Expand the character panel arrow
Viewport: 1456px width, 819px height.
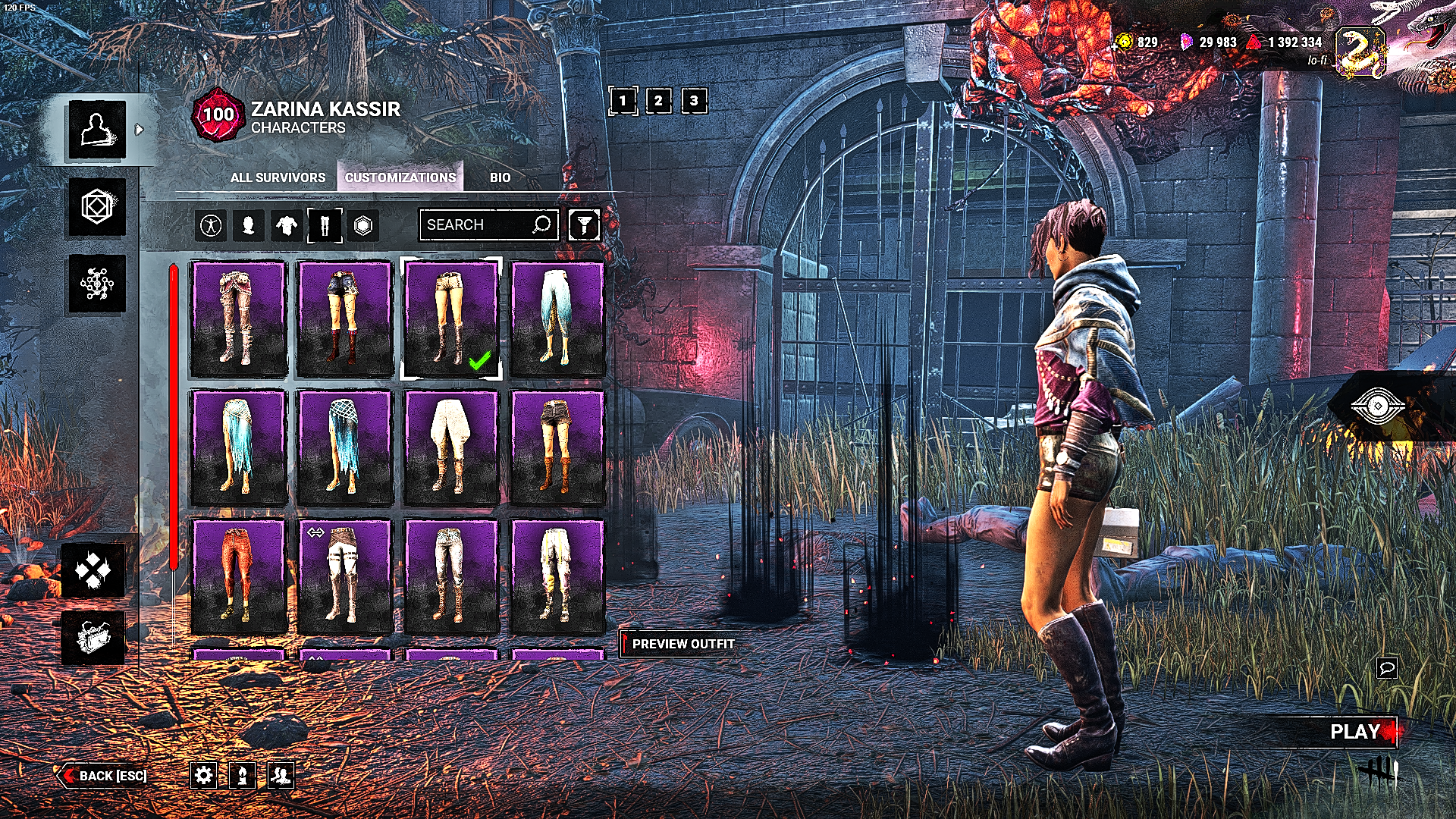click(x=139, y=129)
